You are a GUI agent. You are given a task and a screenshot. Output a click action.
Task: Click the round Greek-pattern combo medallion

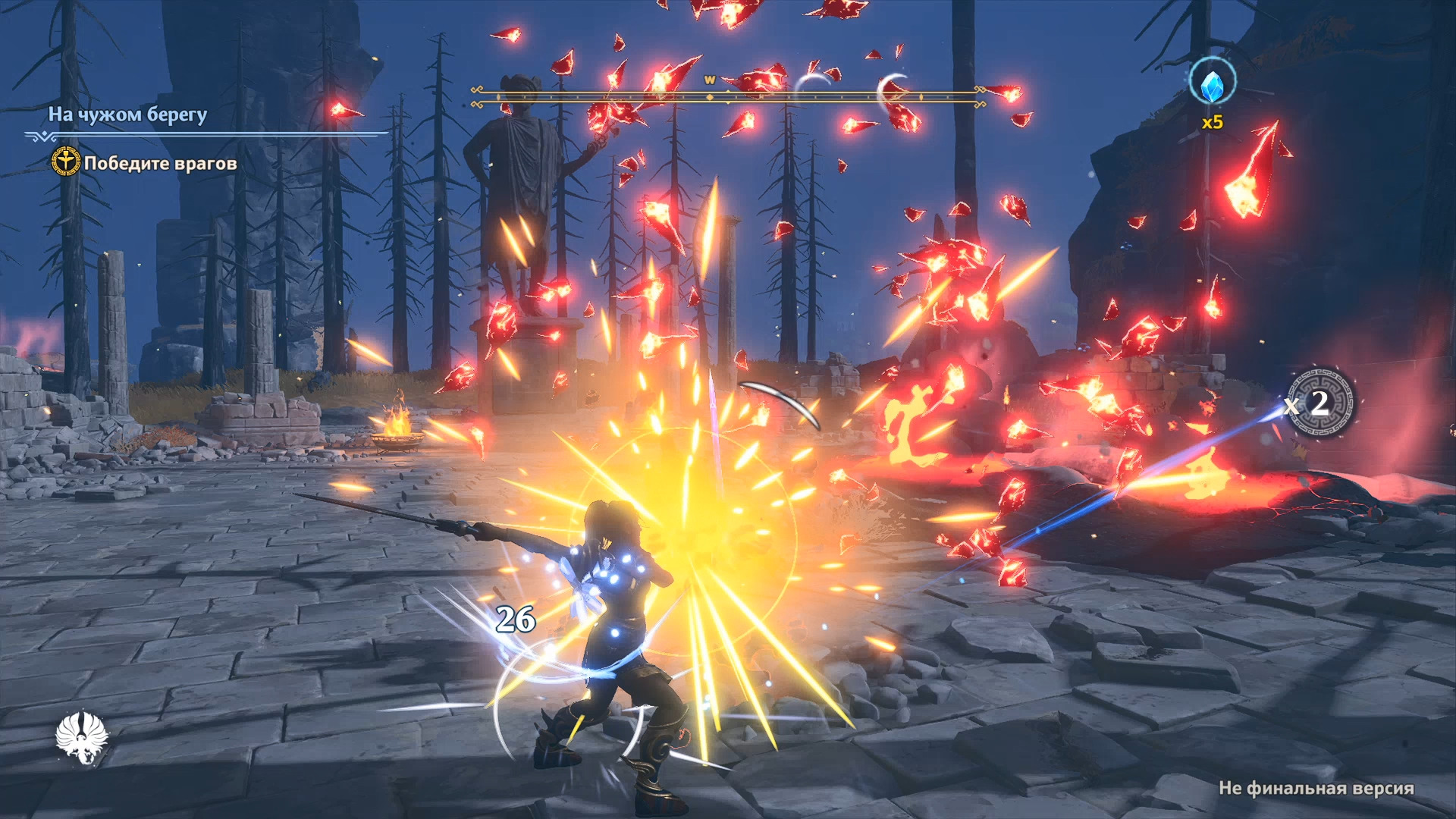click(x=1320, y=403)
